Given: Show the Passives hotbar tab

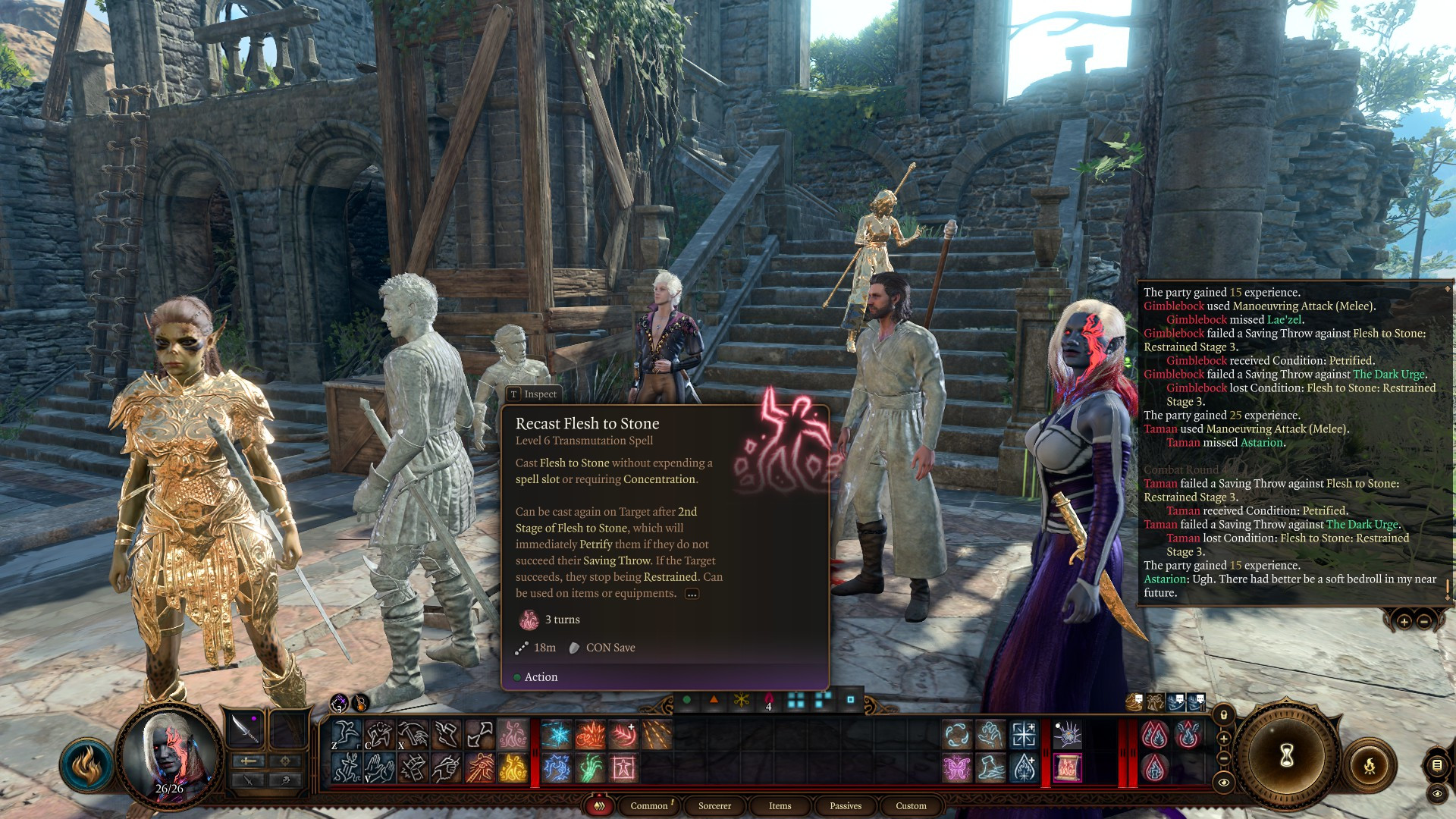Looking at the screenshot, I should [846, 805].
